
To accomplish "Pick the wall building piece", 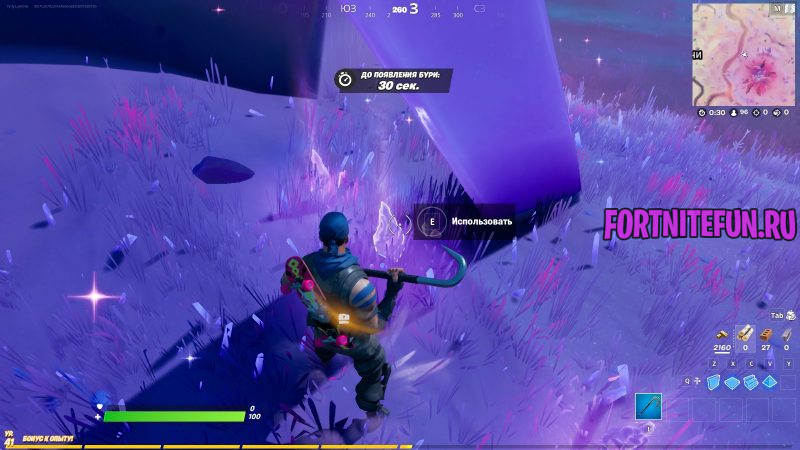I will (x=714, y=382).
